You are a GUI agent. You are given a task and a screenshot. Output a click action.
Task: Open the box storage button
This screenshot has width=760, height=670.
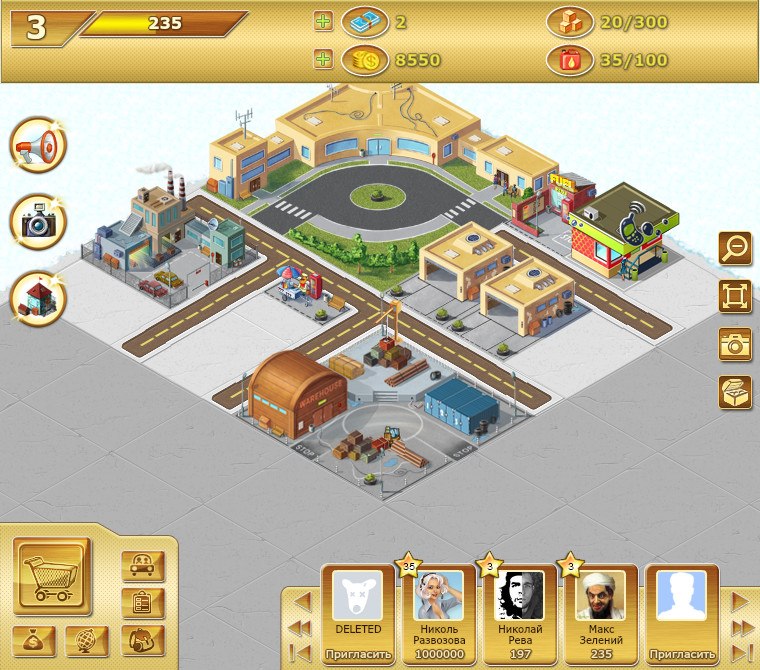735,391
